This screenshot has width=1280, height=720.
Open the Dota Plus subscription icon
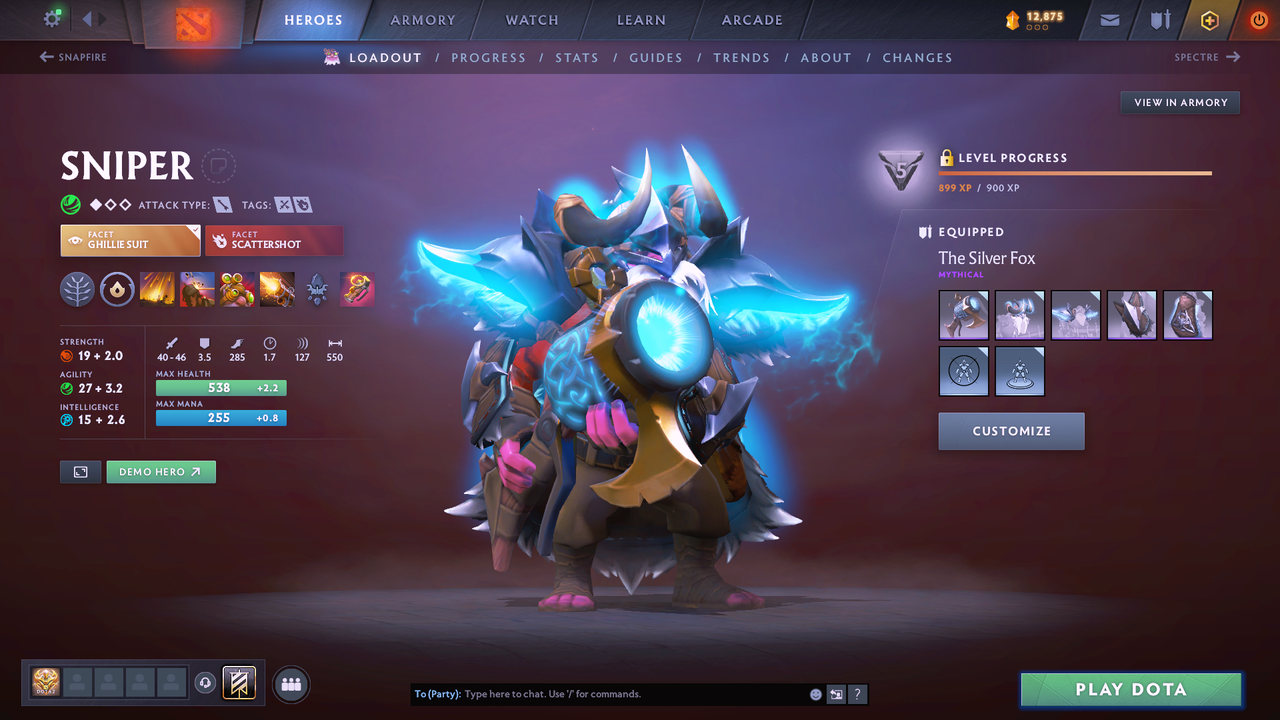(1209, 19)
